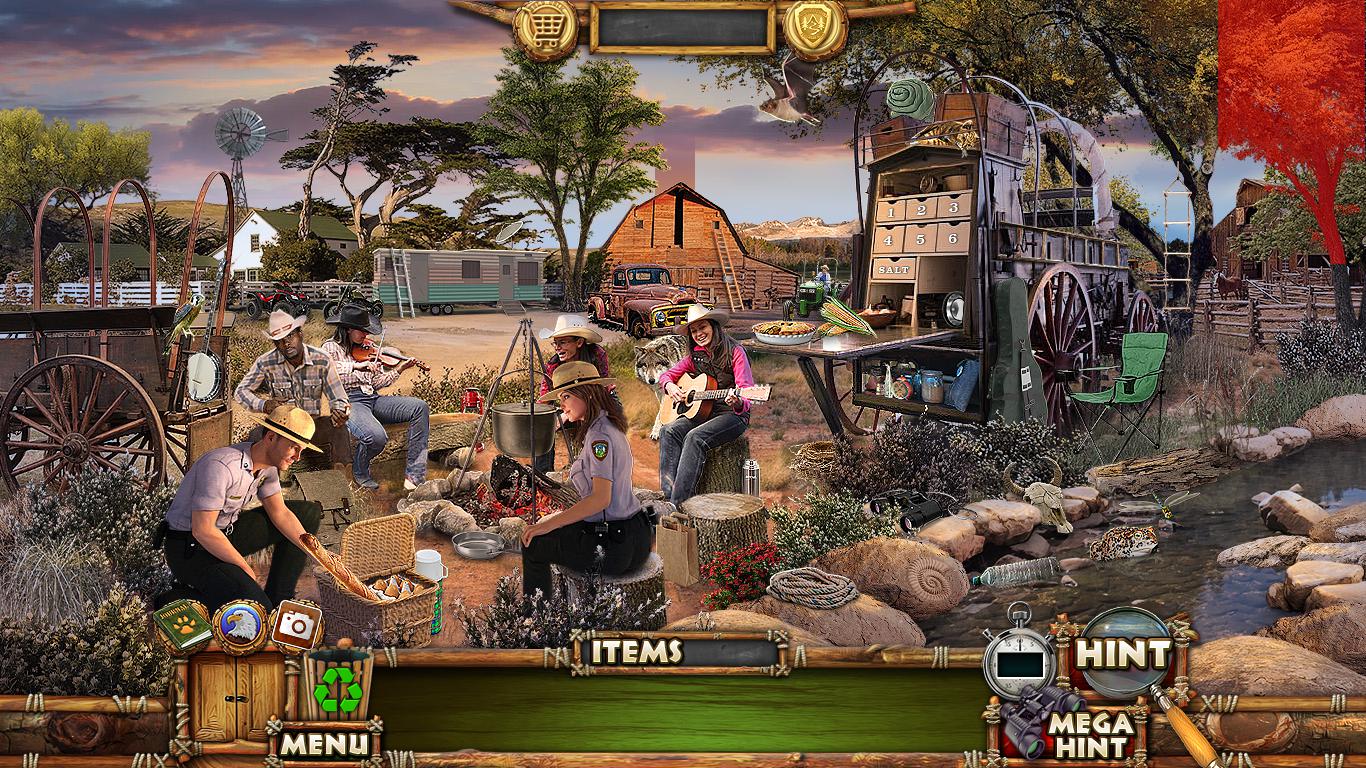The image size is (1366, 768).
Task: Select the bald eagle medallion icon
Action: coord(240,626)
